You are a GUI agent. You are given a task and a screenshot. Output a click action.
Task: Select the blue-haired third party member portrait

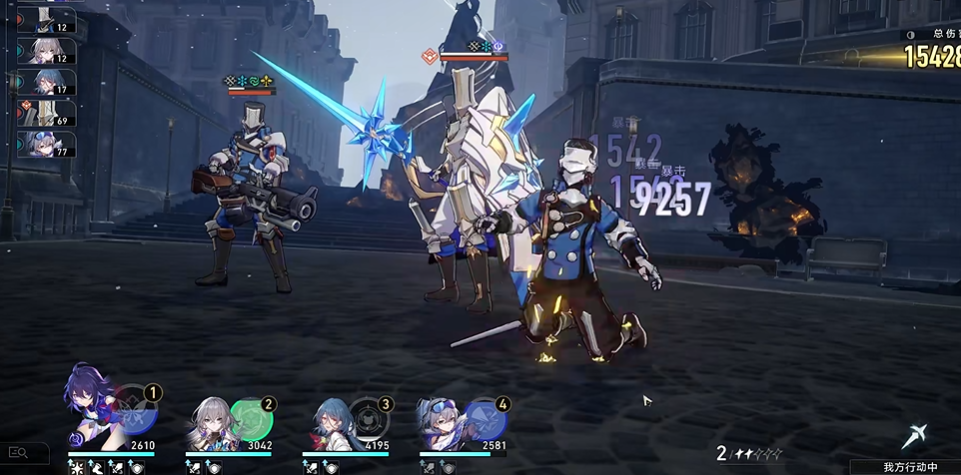(330, 420)
